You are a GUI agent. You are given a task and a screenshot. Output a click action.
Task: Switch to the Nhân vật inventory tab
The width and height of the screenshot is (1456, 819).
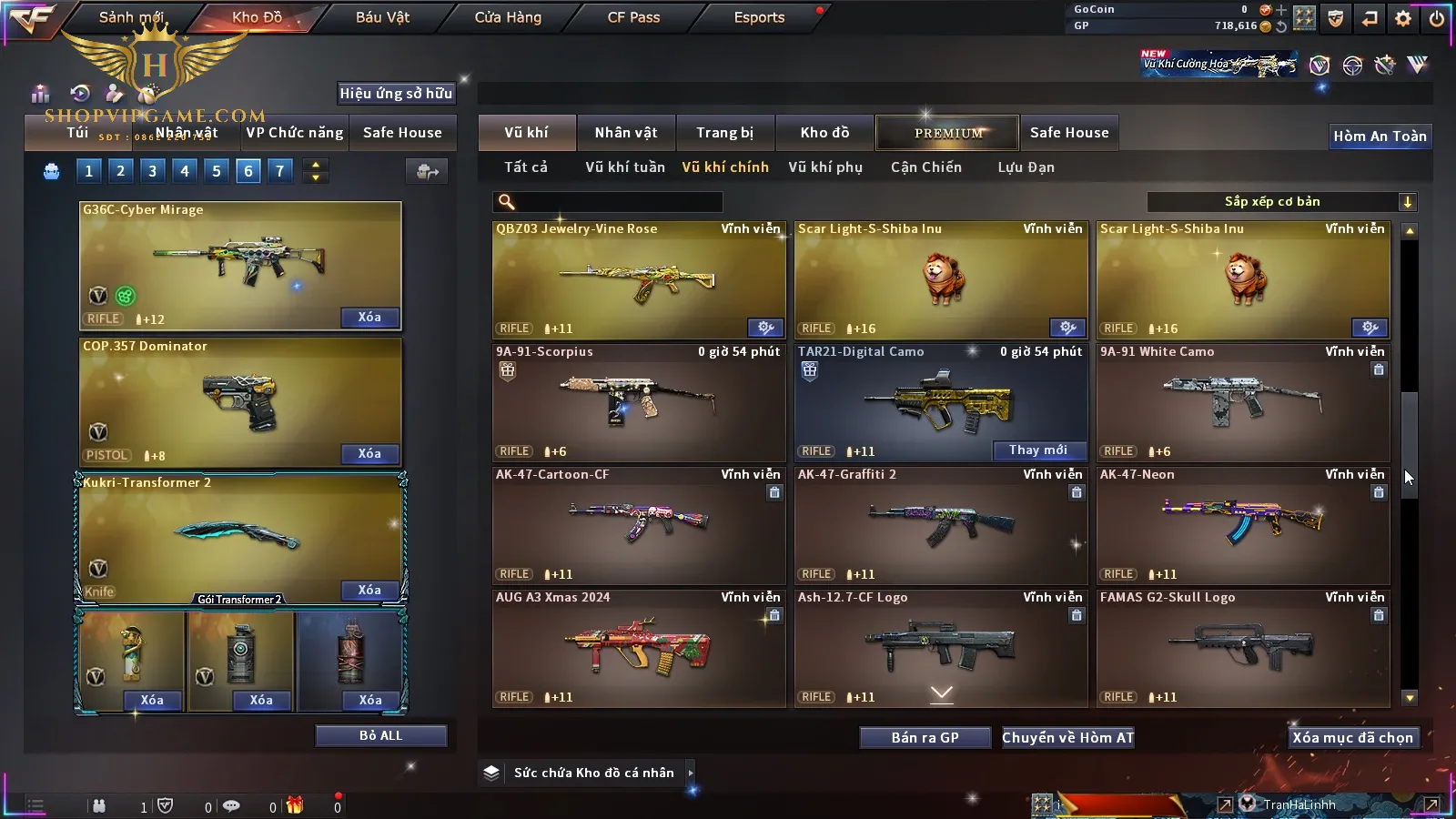(x=625, y=133)
